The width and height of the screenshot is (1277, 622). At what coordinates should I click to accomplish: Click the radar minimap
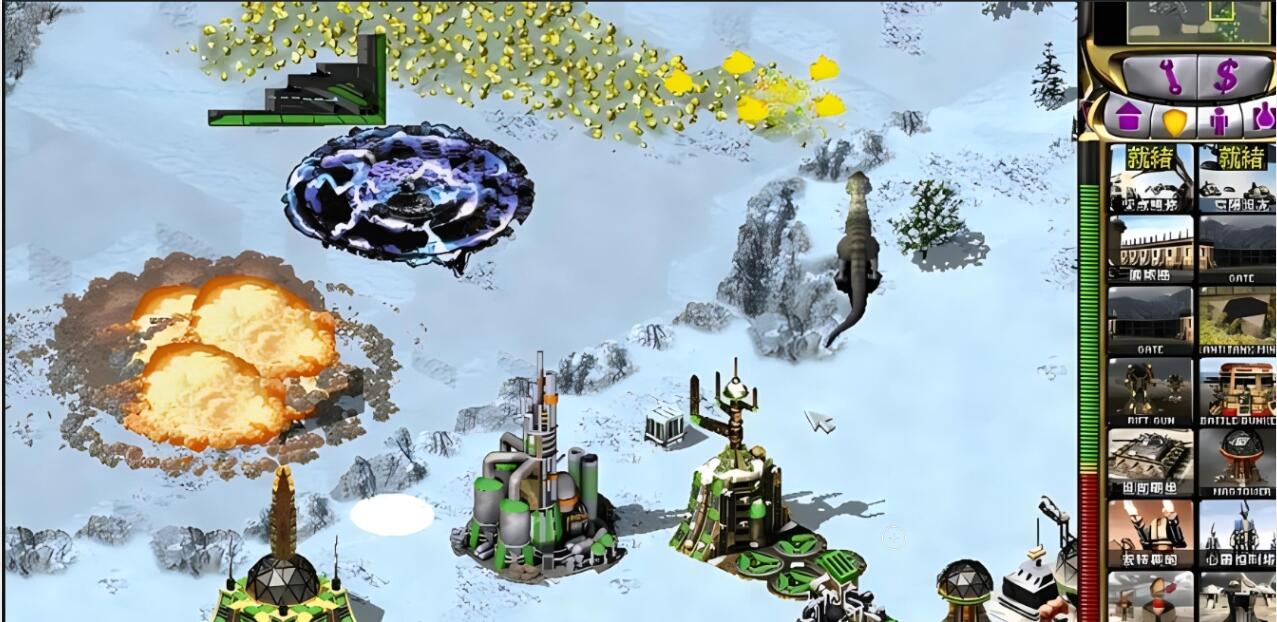pos(1186,22)
